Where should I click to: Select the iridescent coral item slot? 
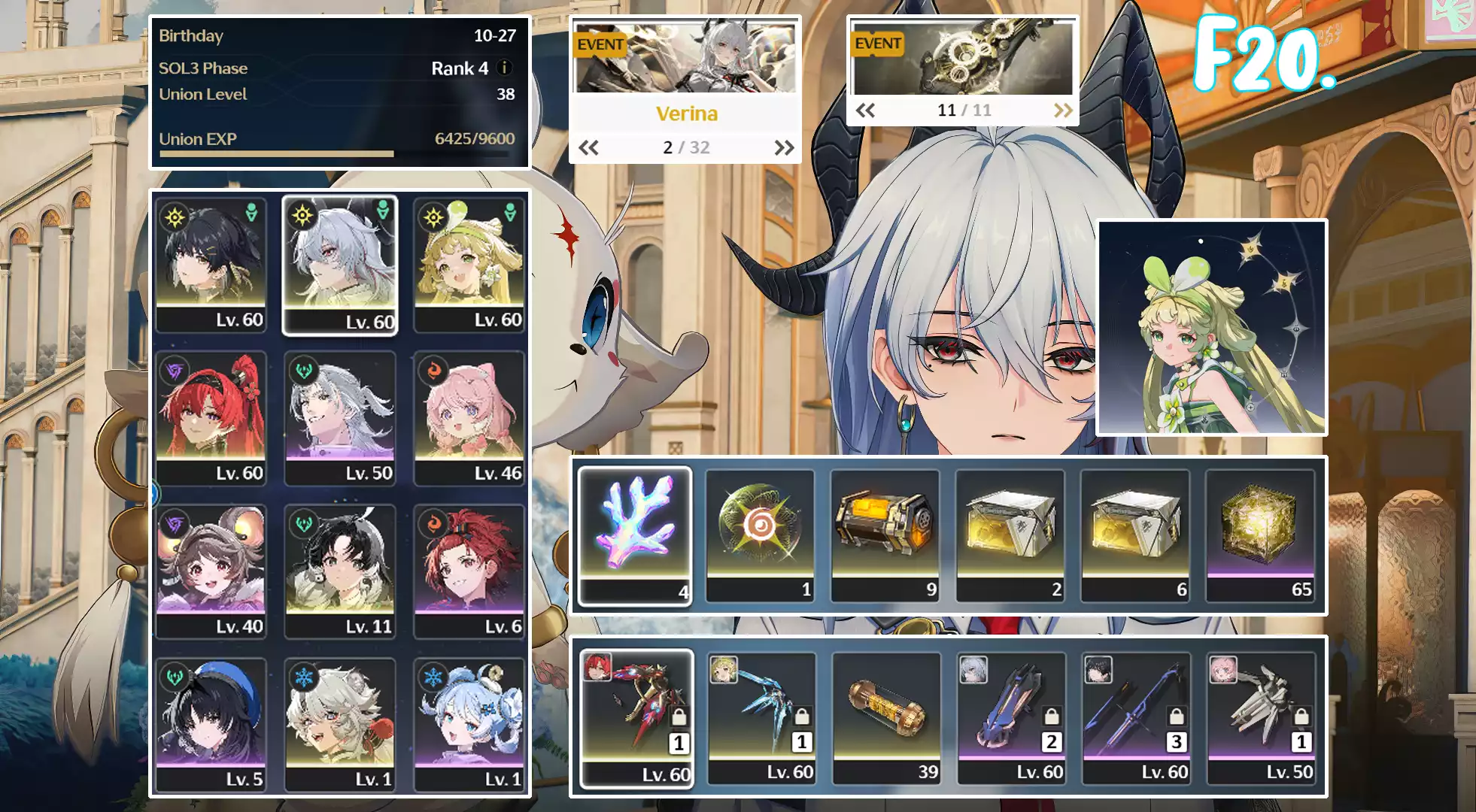coord(634,535)
